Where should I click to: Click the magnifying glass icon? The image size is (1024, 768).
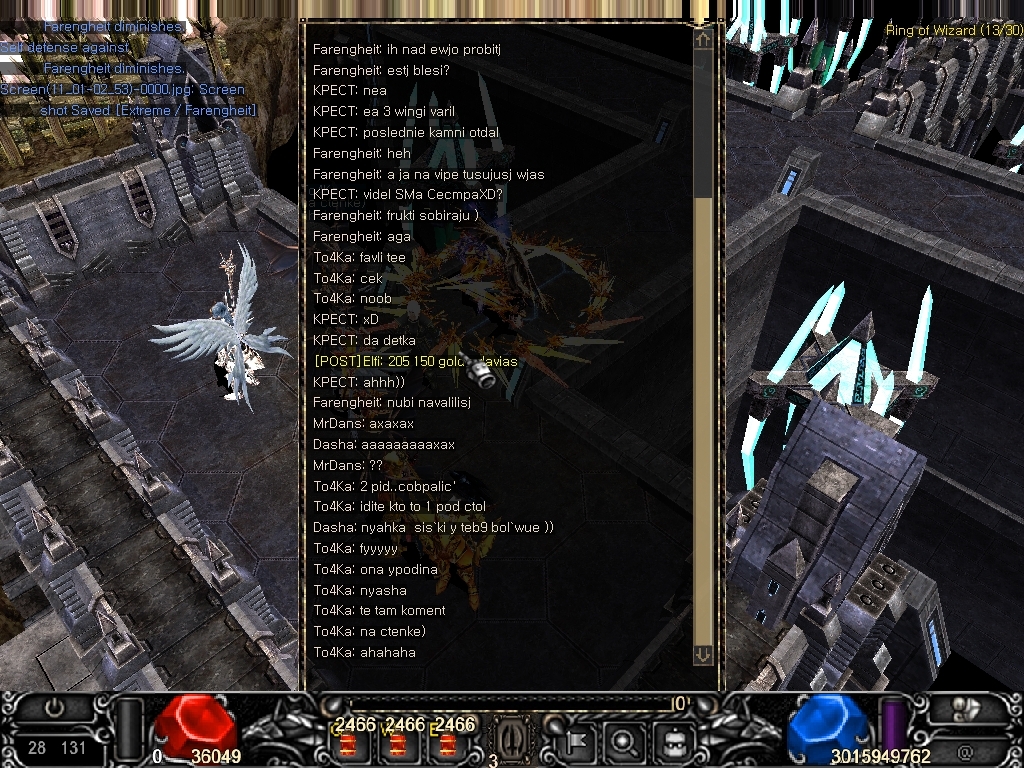click(624, 741)
